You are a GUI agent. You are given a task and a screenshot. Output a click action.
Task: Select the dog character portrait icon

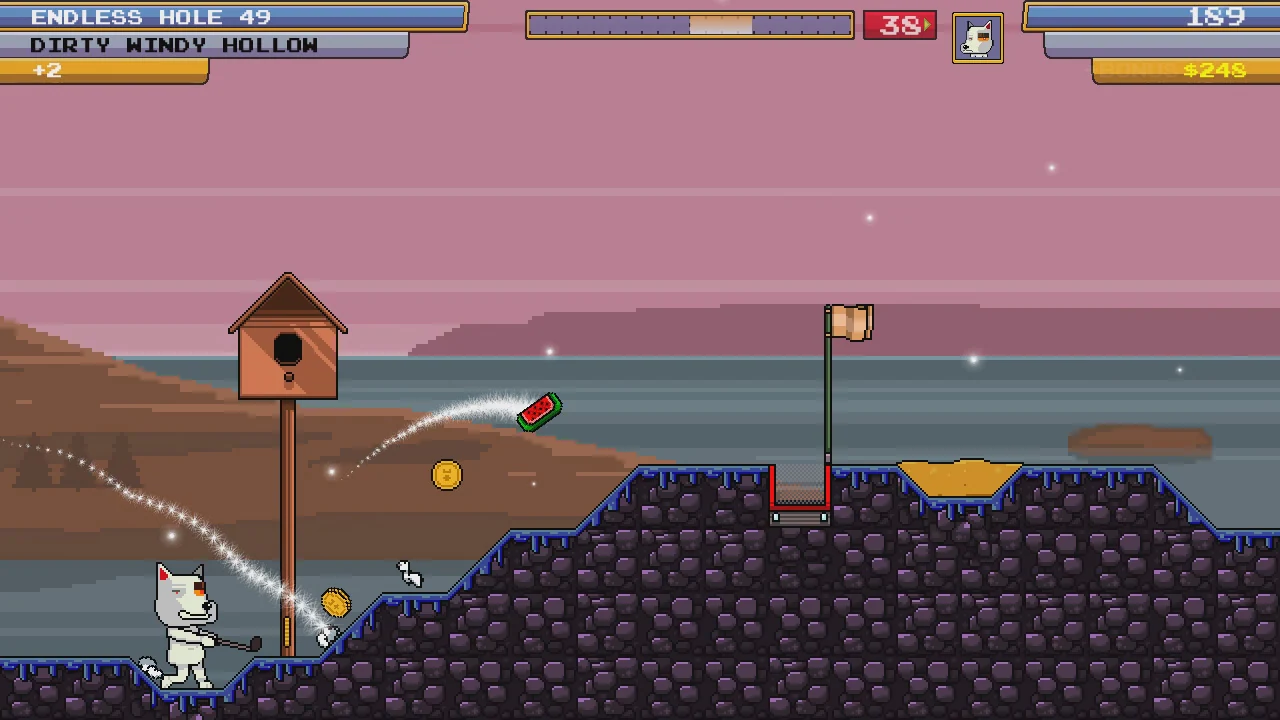(x=978, y=37)
